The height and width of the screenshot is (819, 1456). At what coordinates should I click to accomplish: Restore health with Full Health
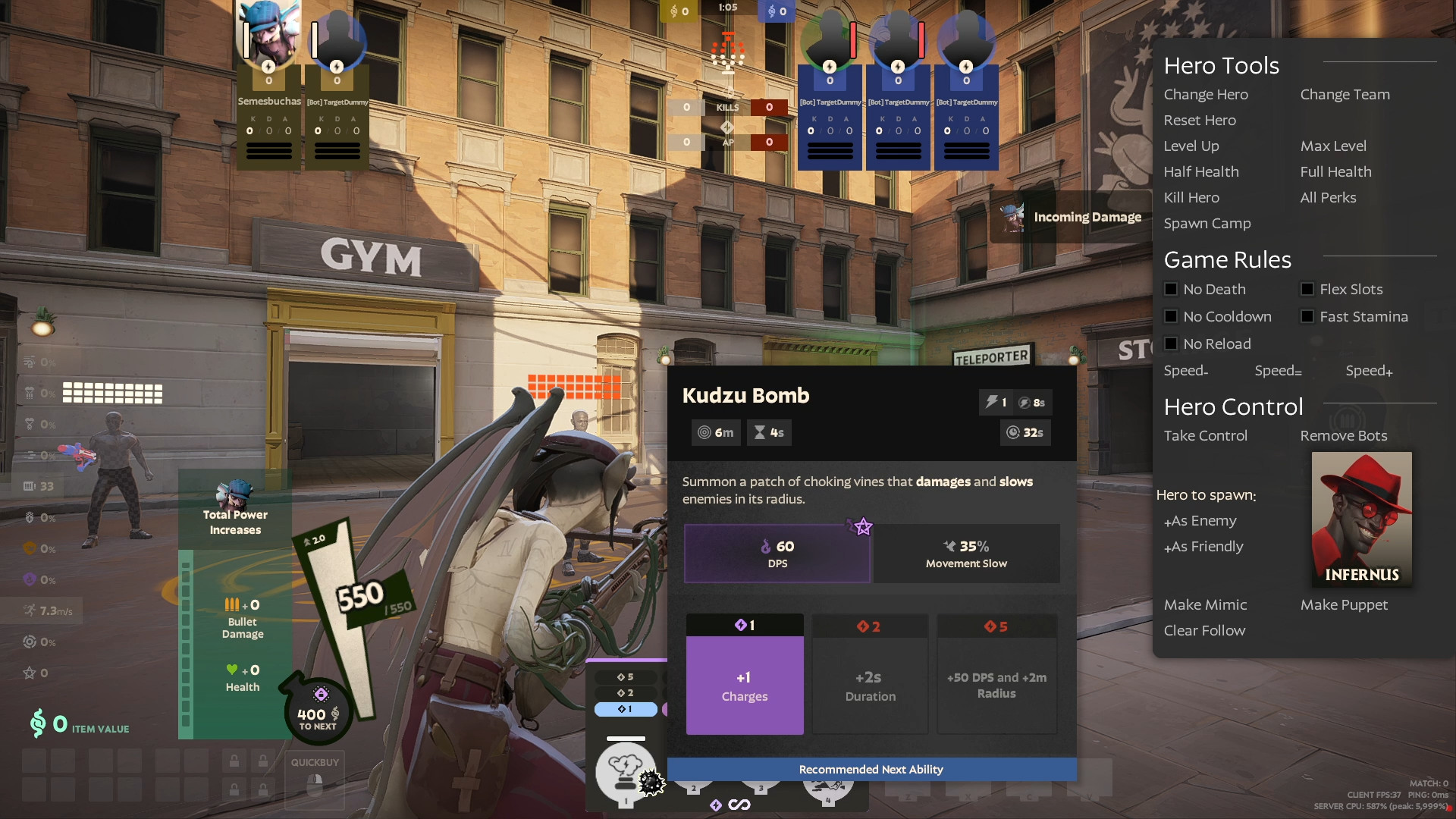(x=1335, y=172)
